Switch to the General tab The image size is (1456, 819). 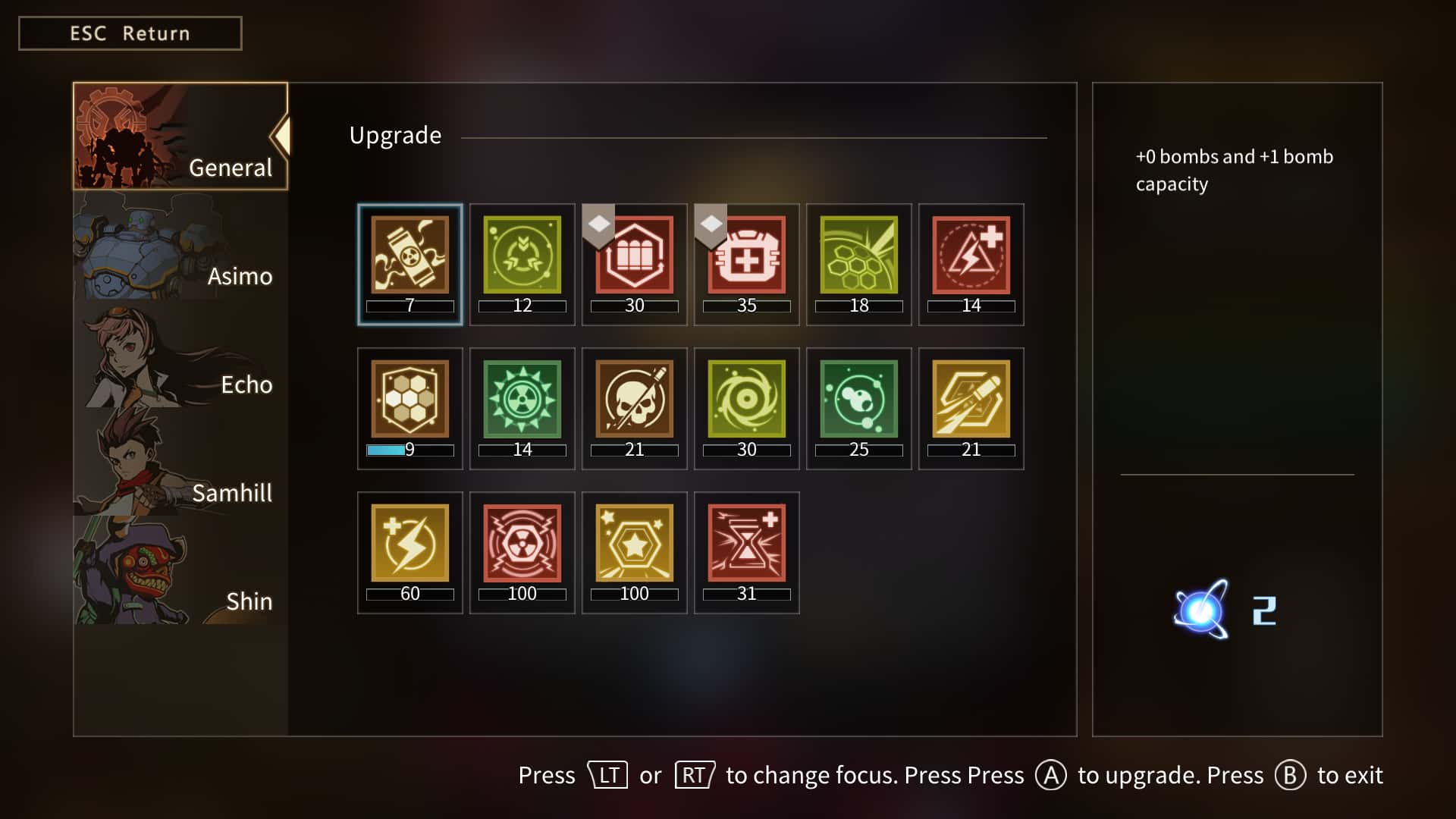coord(180,136)
